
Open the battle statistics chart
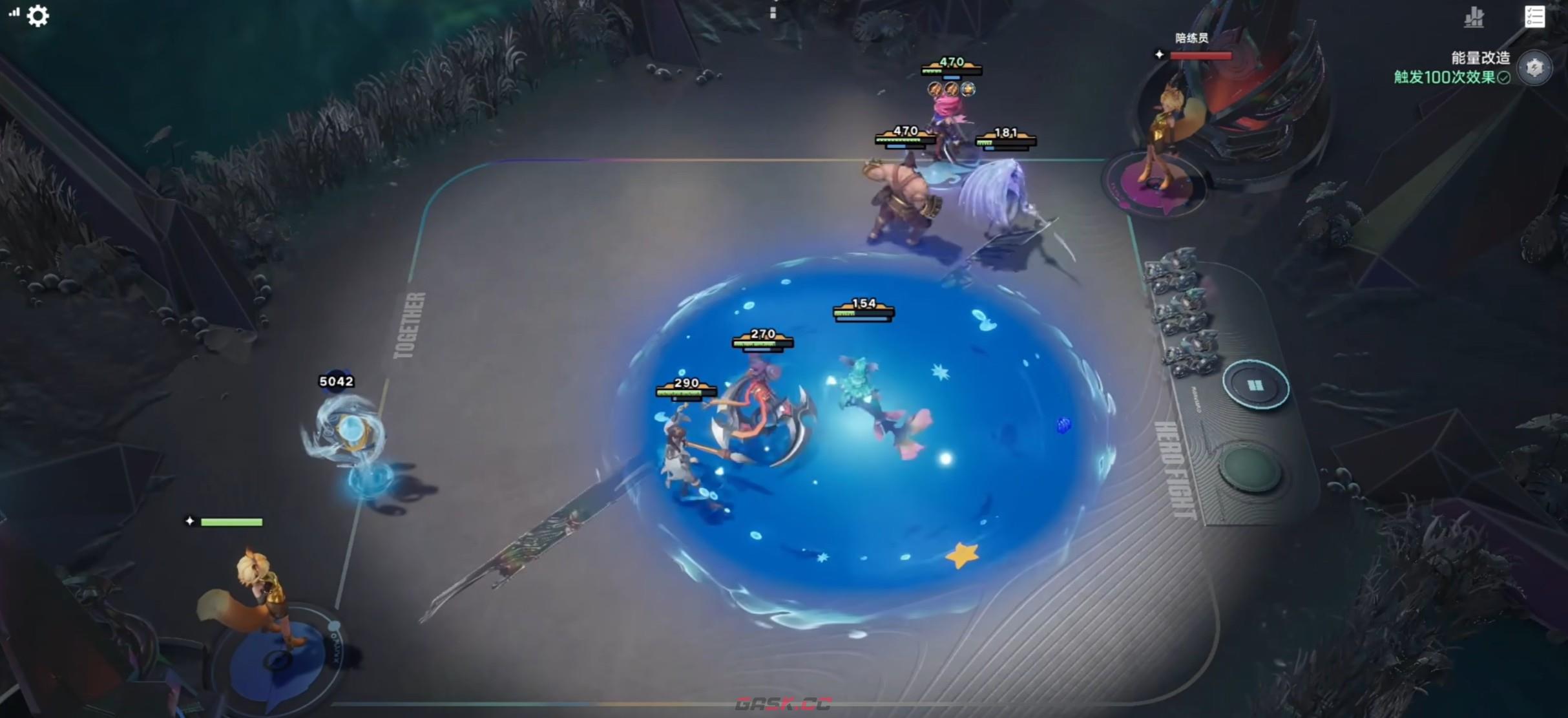click(x=1474, y=17)
